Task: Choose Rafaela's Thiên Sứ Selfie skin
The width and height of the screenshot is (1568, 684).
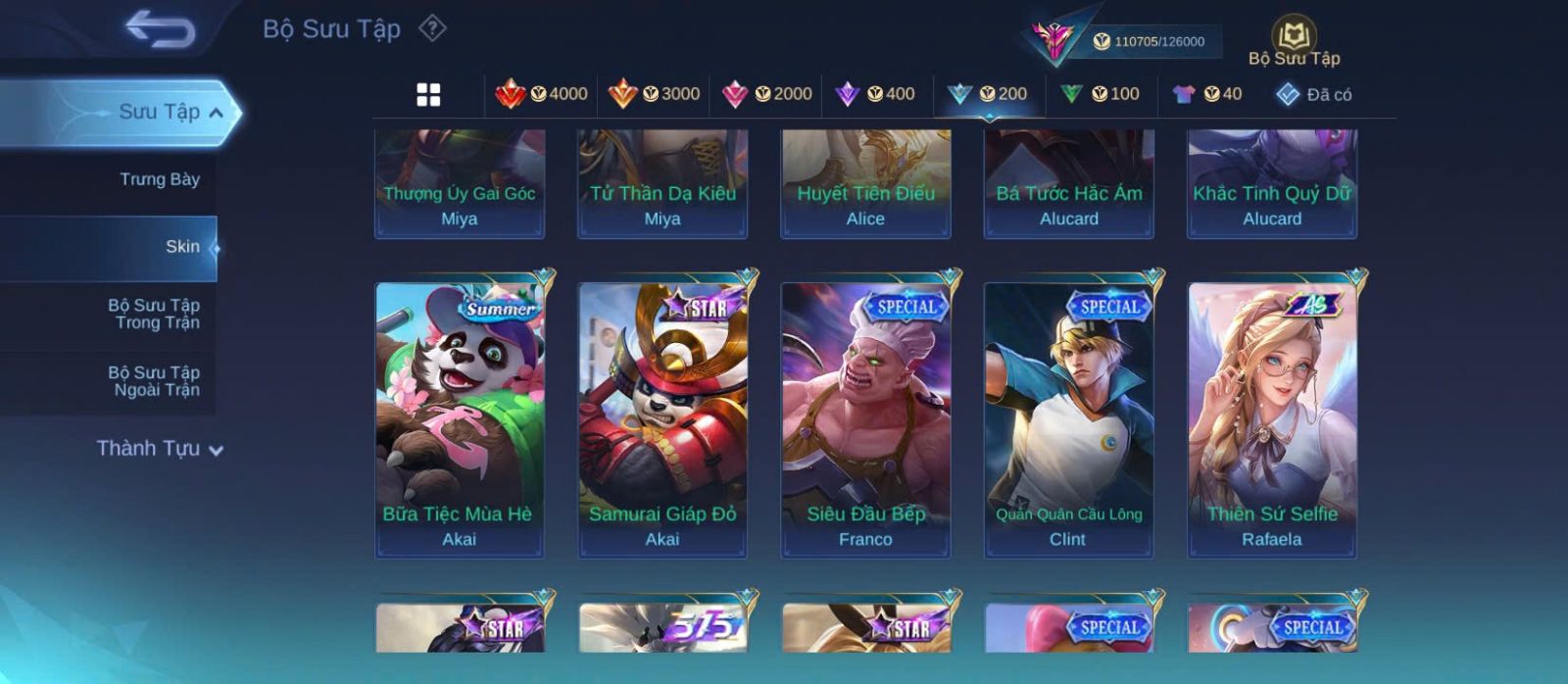Action: tap(1272, 419)
